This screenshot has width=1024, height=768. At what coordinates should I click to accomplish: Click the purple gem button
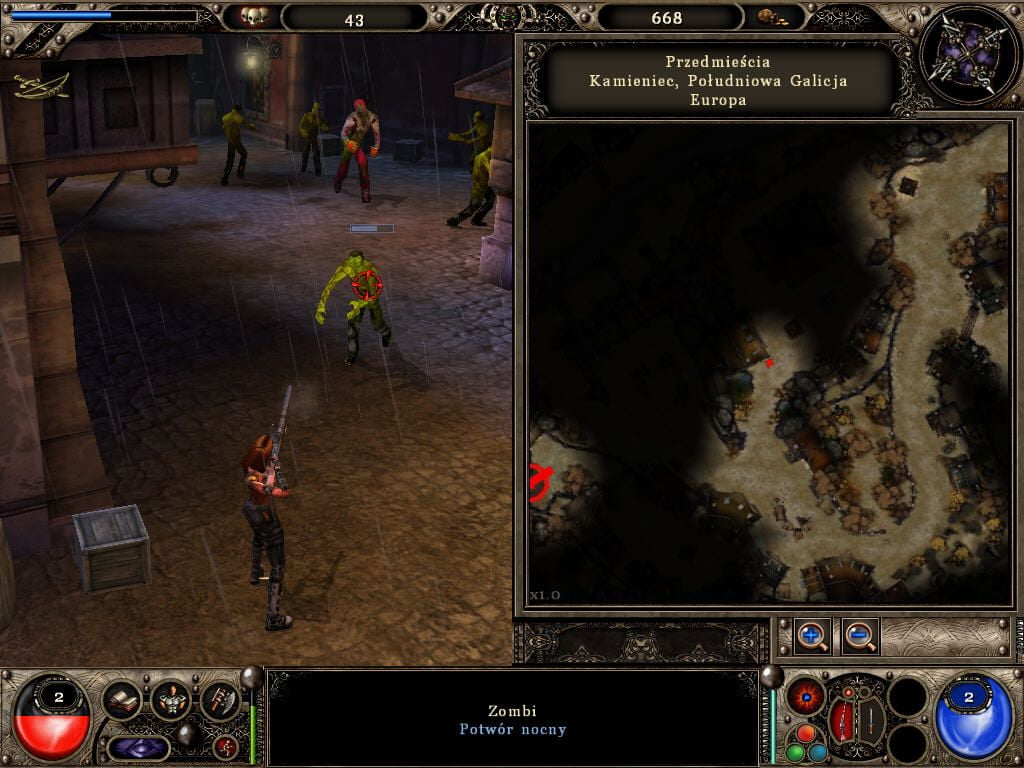point(138,747)
